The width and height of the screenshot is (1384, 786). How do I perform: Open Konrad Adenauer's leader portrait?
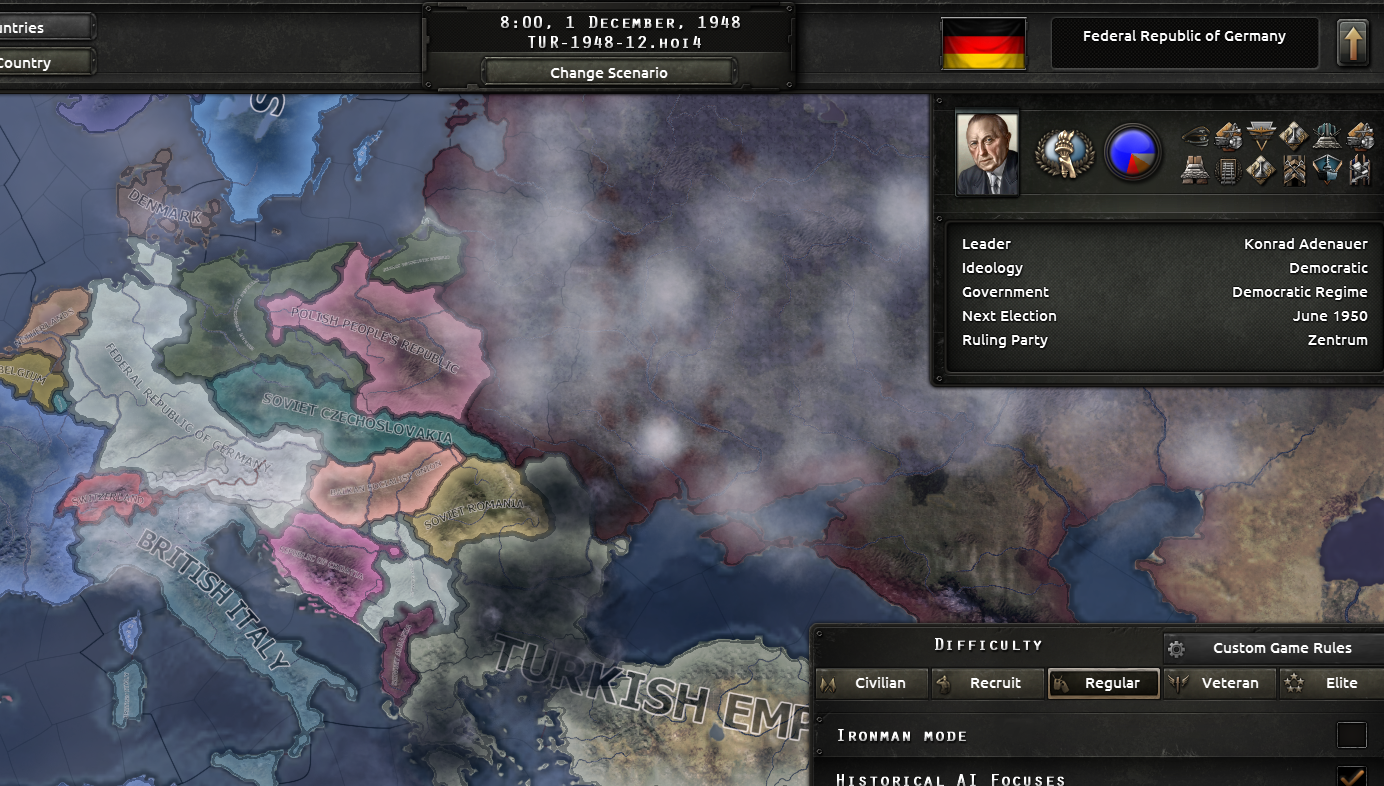pos(987,150)
